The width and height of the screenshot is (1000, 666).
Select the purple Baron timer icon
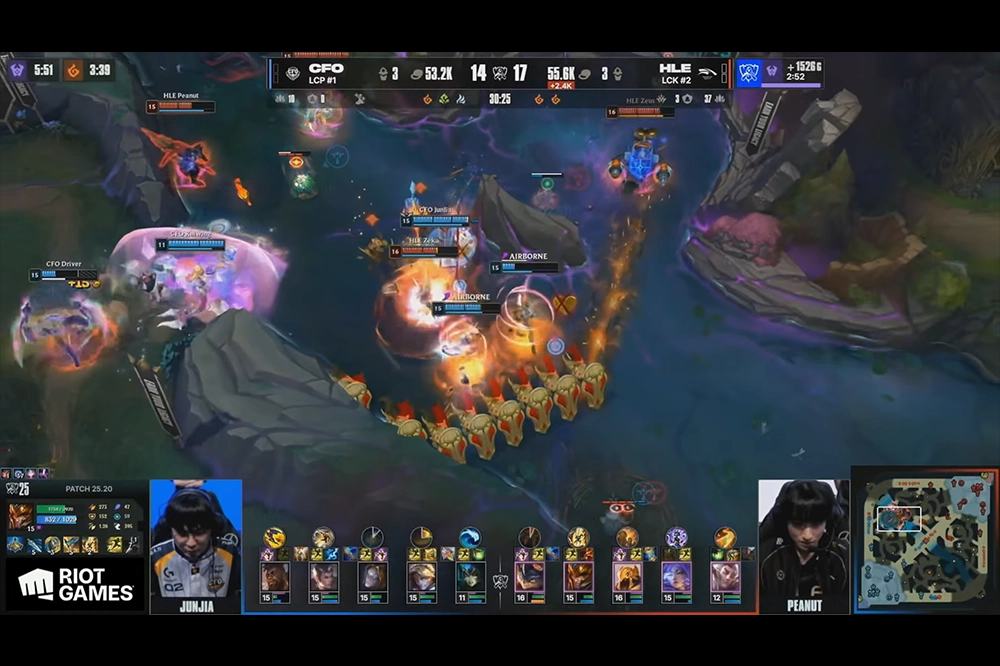click(x=17, y=71)
